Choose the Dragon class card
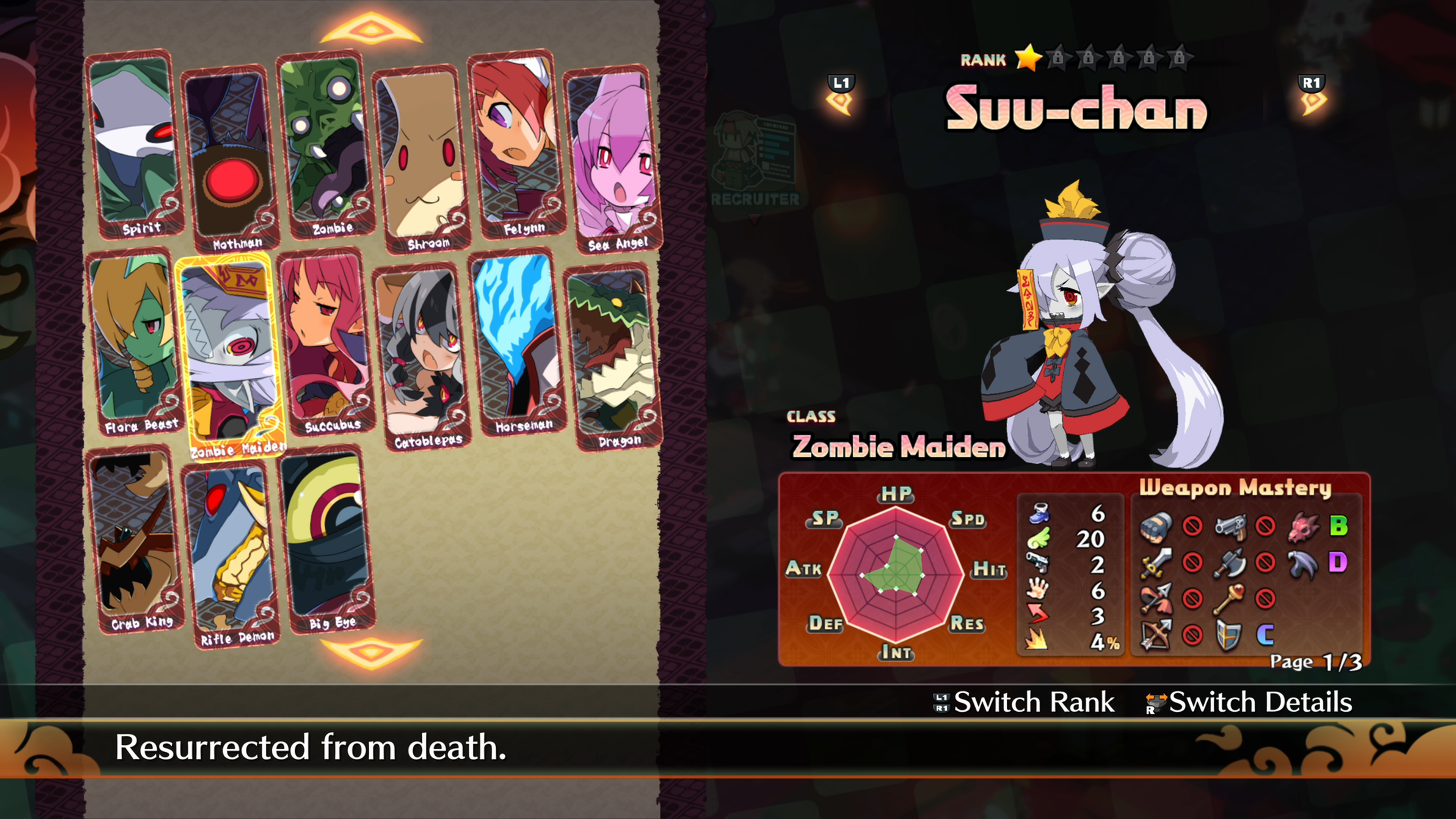 point(613,356)
